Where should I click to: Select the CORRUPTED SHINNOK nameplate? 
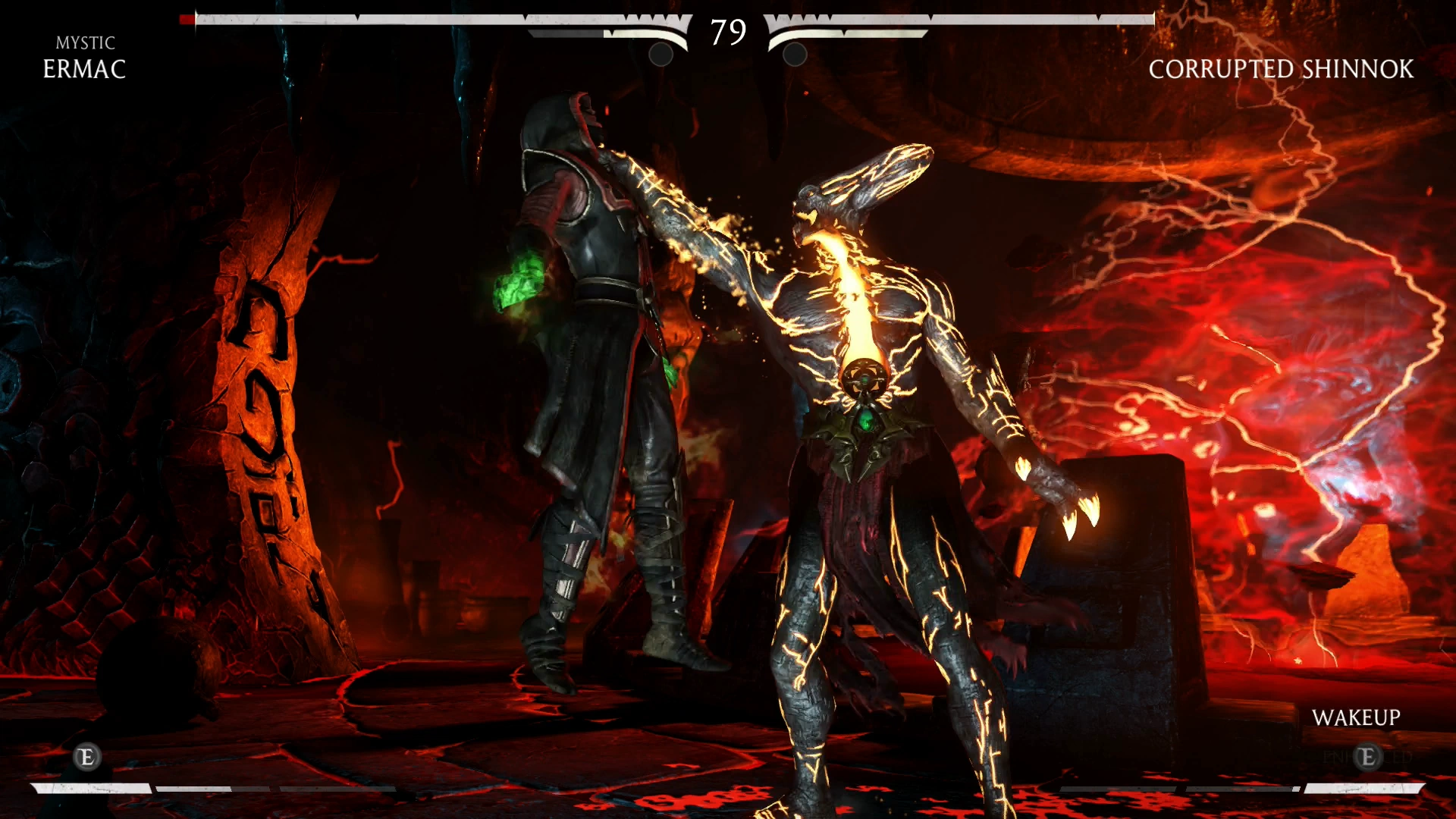[x=1280, y=70]
